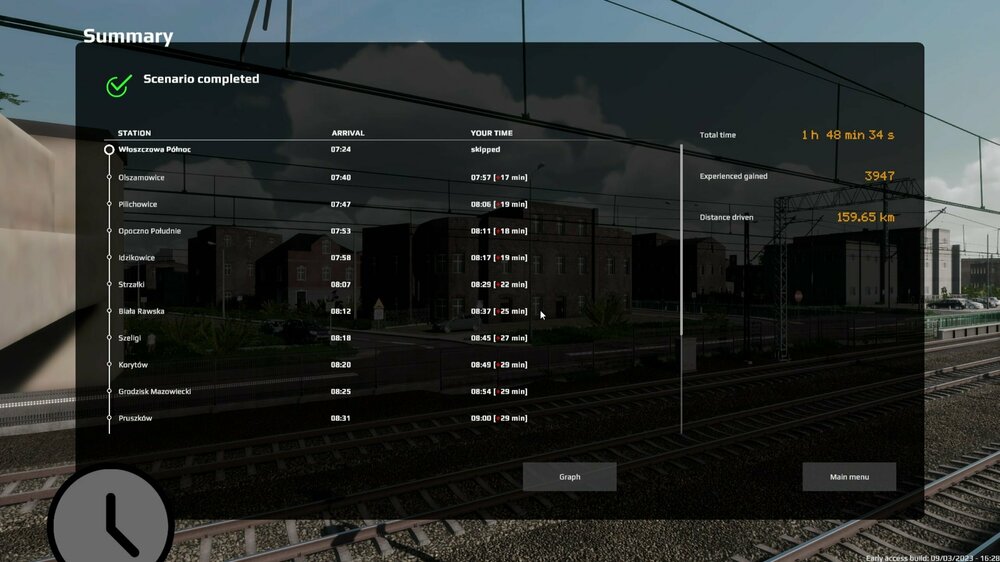Select the Olszamowice station row

(141, 178)
